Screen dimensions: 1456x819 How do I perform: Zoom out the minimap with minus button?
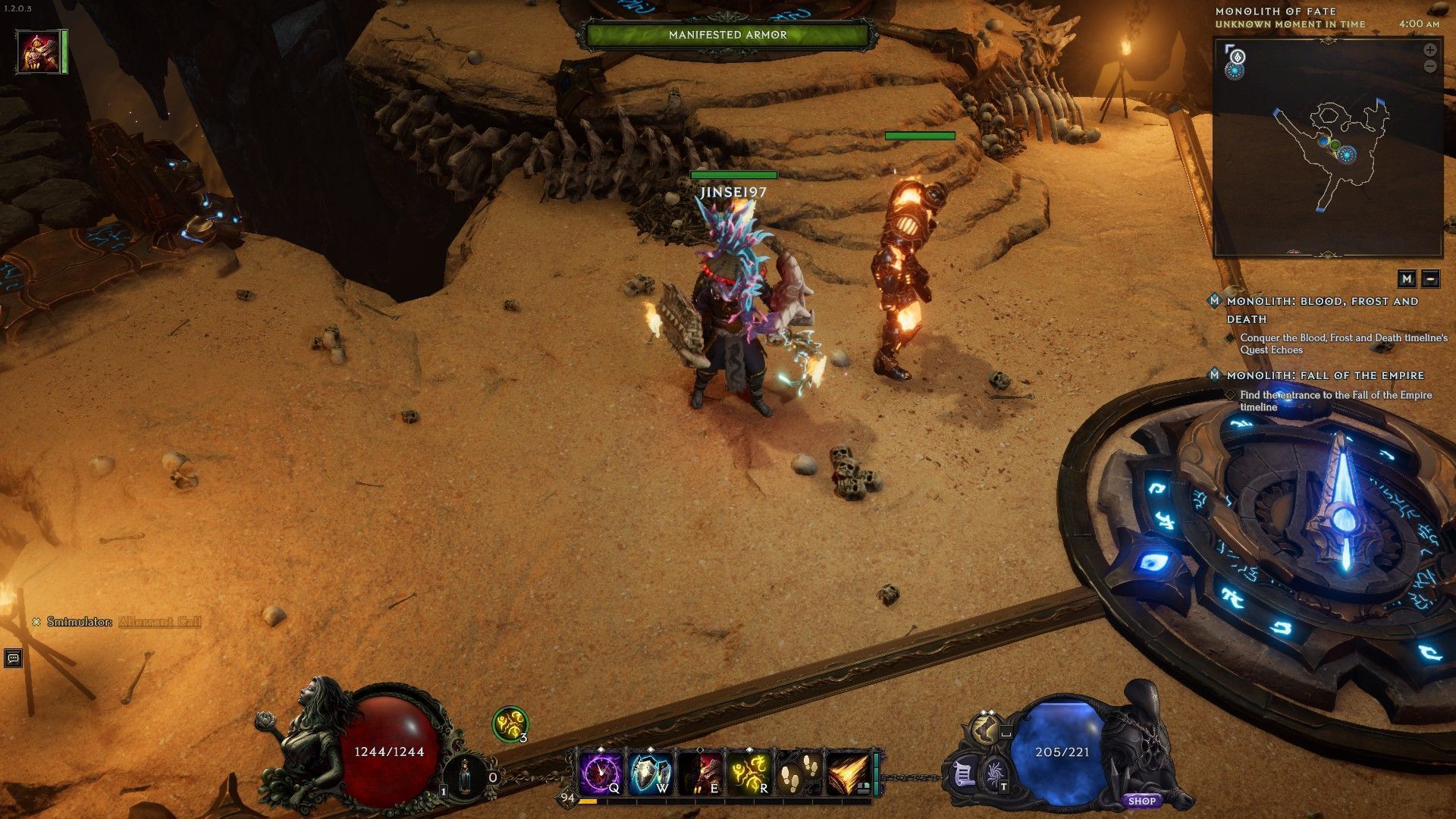(x=1429, y=67)
